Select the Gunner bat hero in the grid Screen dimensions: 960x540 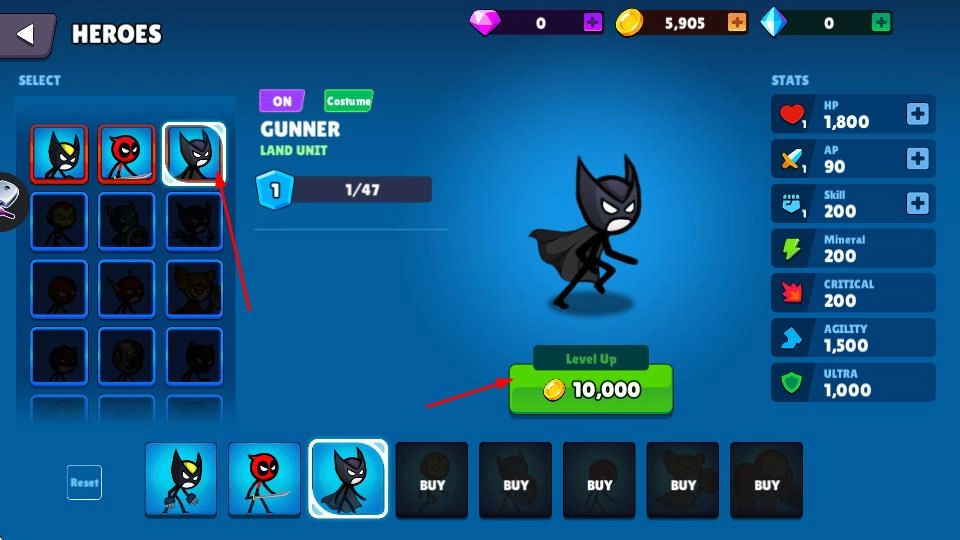[x=193, y=154]
